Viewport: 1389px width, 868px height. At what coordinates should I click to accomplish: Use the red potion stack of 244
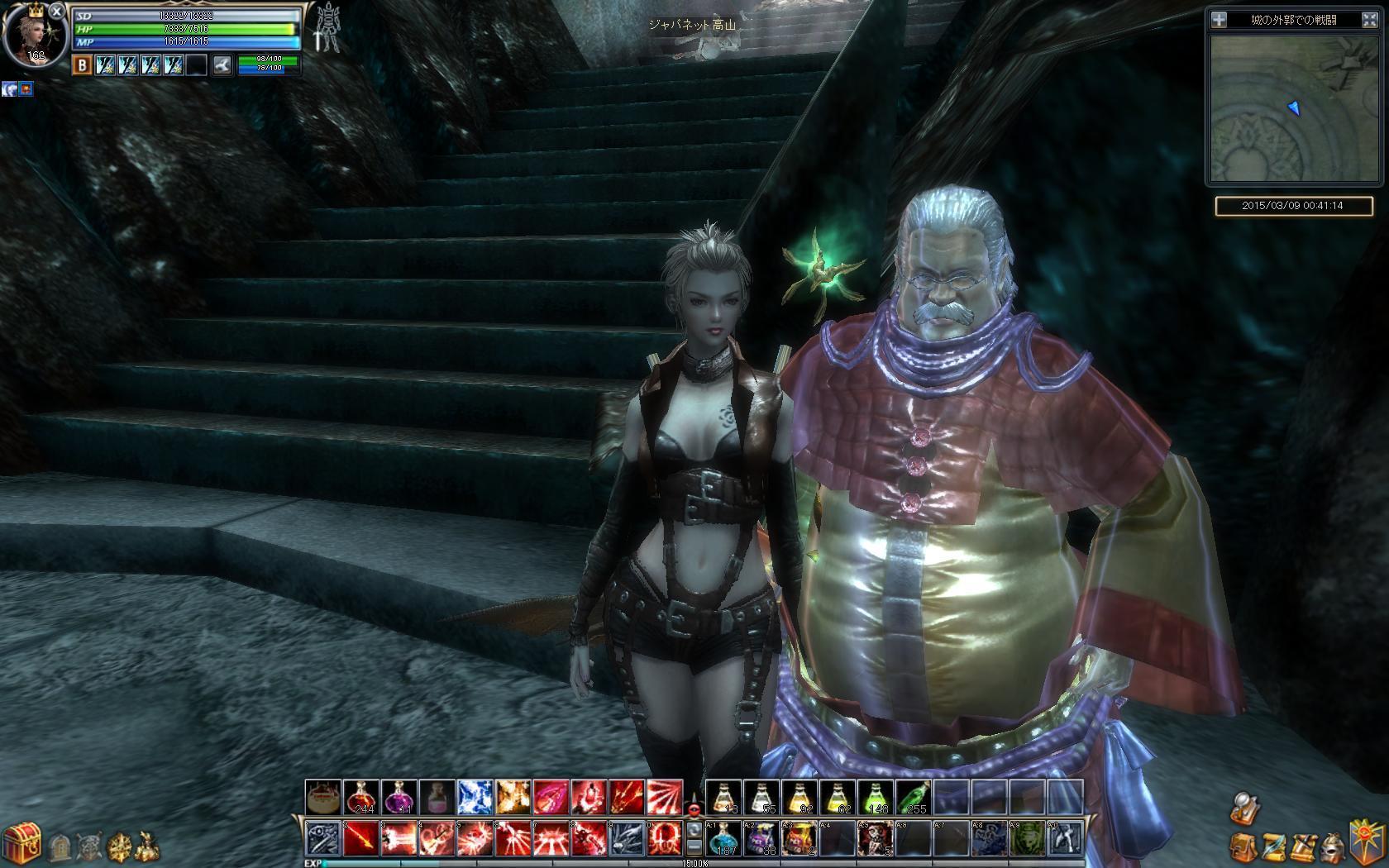[360, 797]
